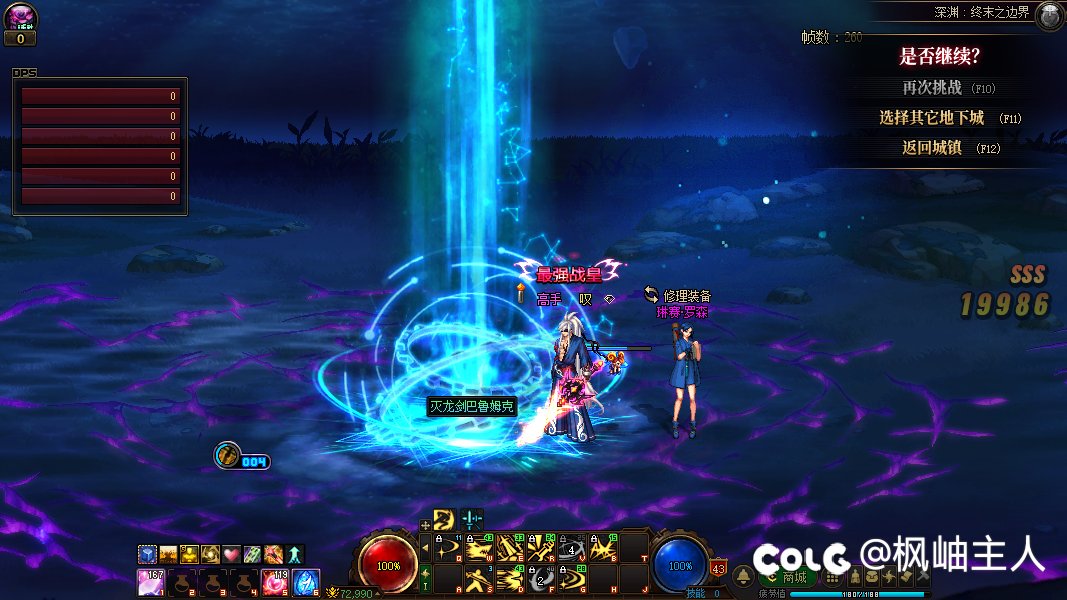Use the red orb consumable in slot 5
Viewport: 1067px width, 600px height.
(x=275, y=581)
